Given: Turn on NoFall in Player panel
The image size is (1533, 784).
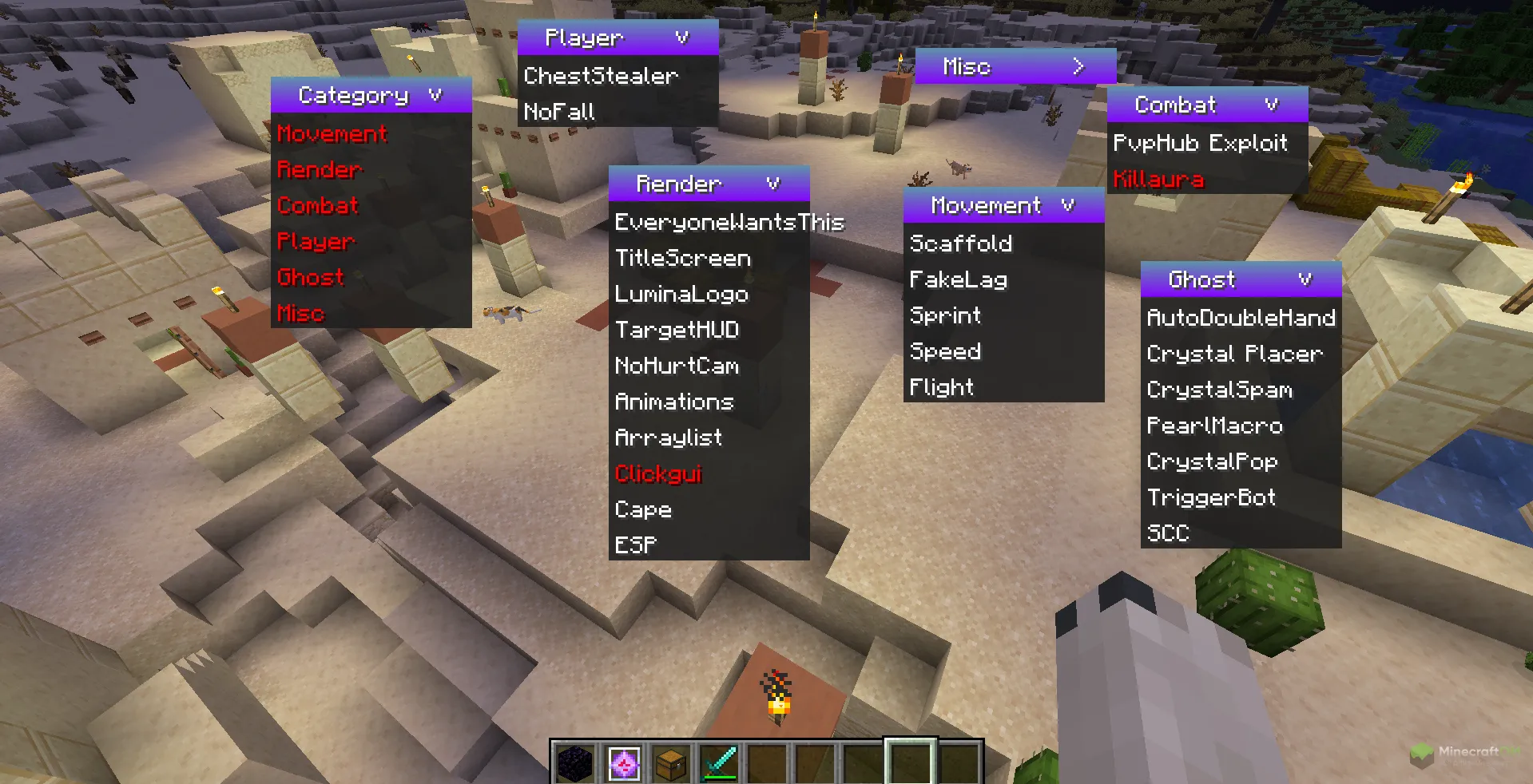Looking at the screenshot, I should click(559, 112).
